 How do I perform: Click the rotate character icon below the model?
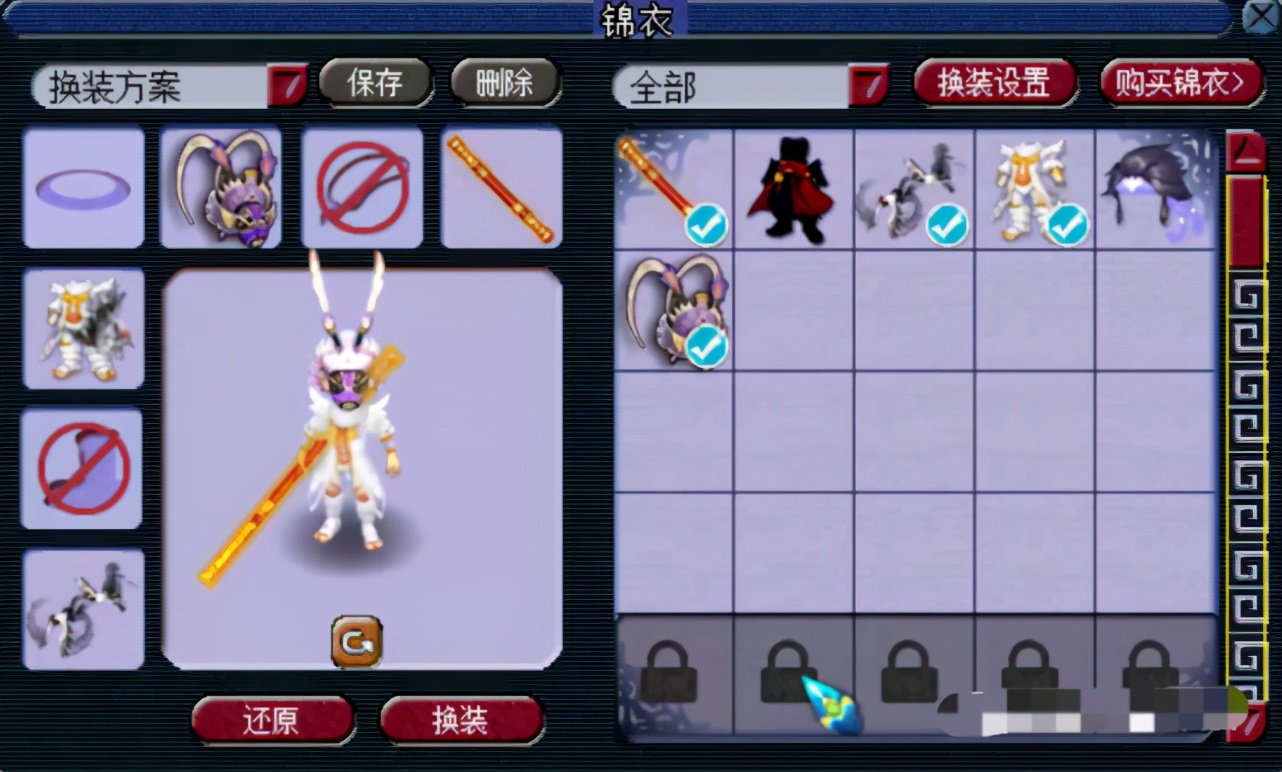pos(356,643)
